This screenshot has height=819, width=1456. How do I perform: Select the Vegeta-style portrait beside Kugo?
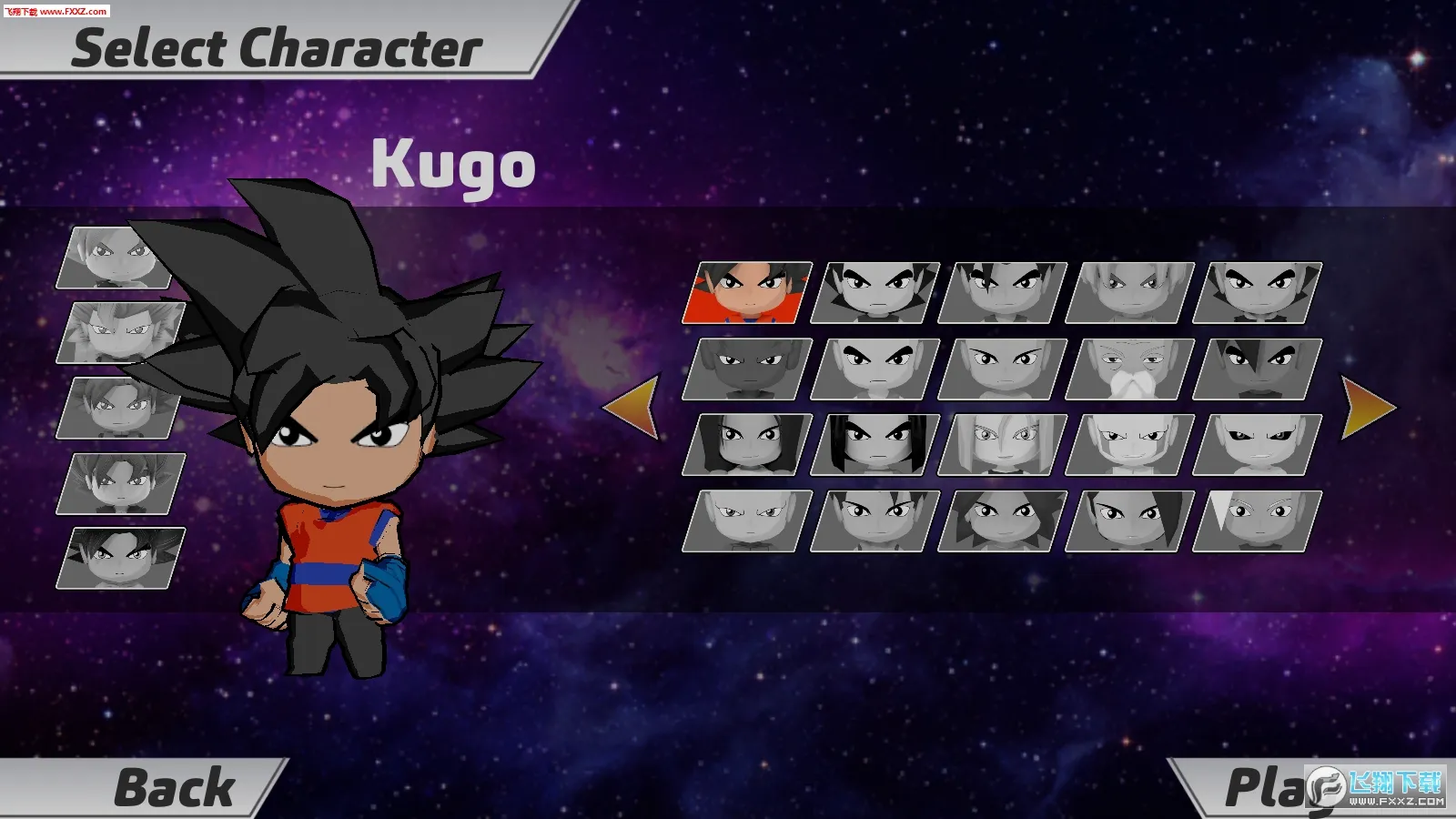pos(876,291)
